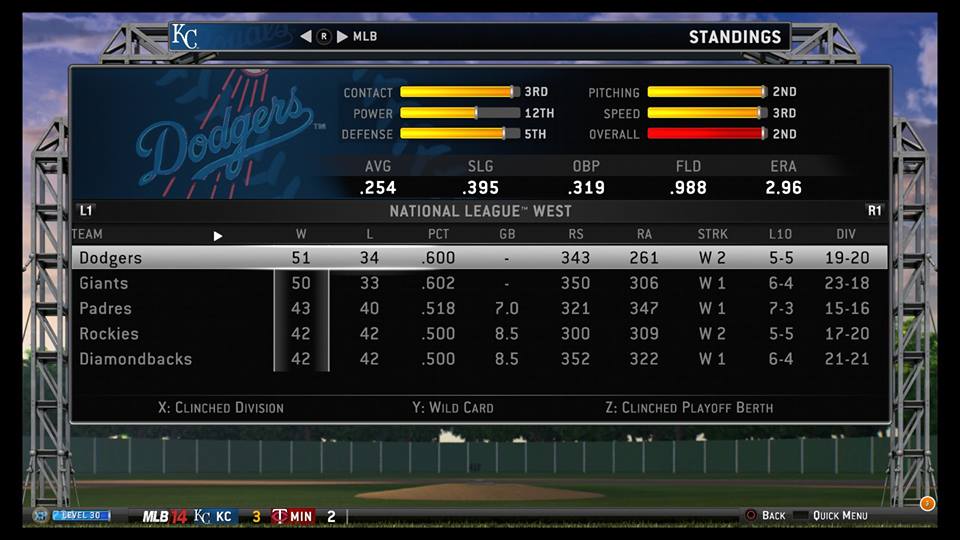Sort by the PCT column header

[438, 235]
